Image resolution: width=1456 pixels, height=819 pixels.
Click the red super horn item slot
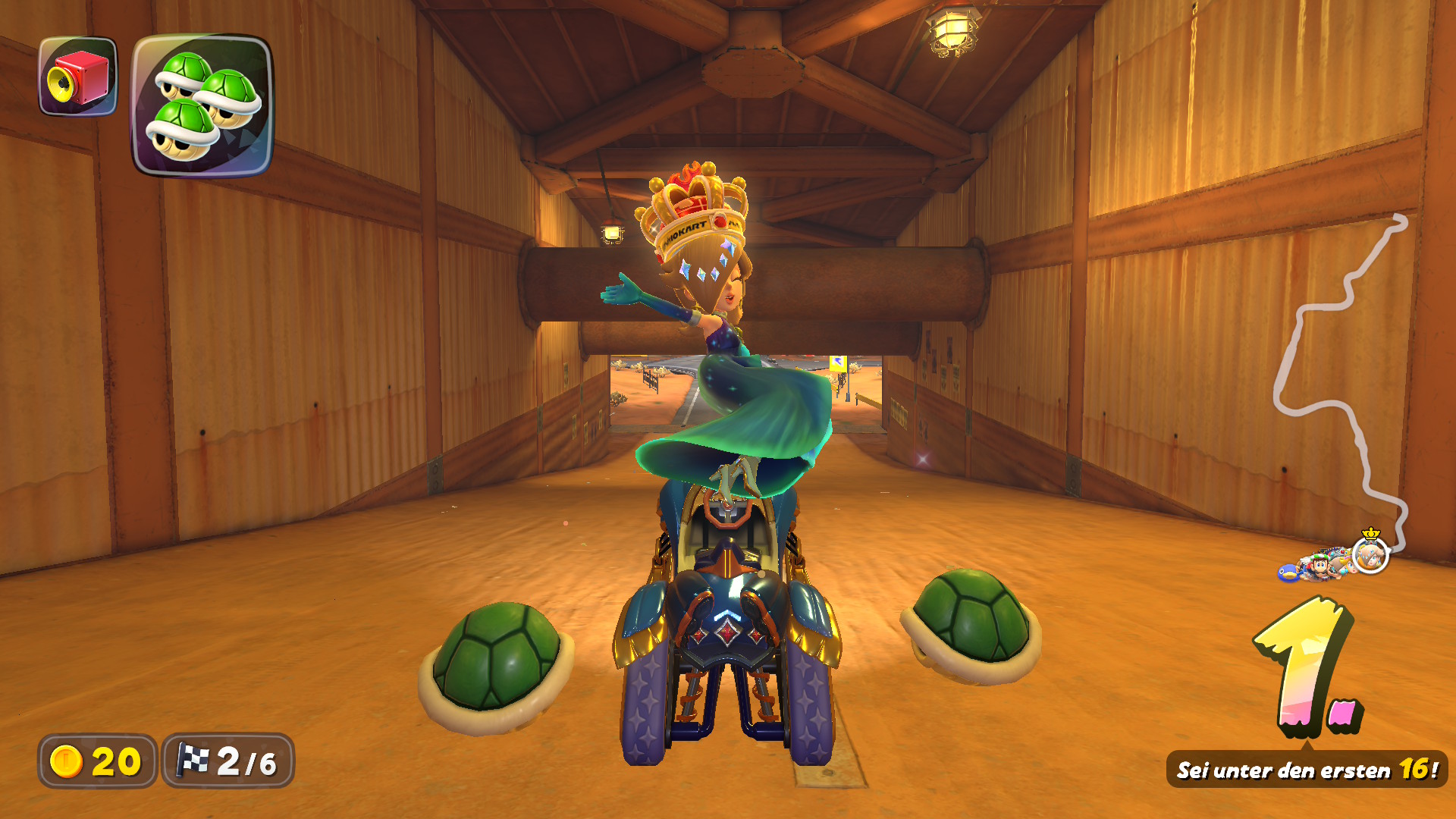78,77
